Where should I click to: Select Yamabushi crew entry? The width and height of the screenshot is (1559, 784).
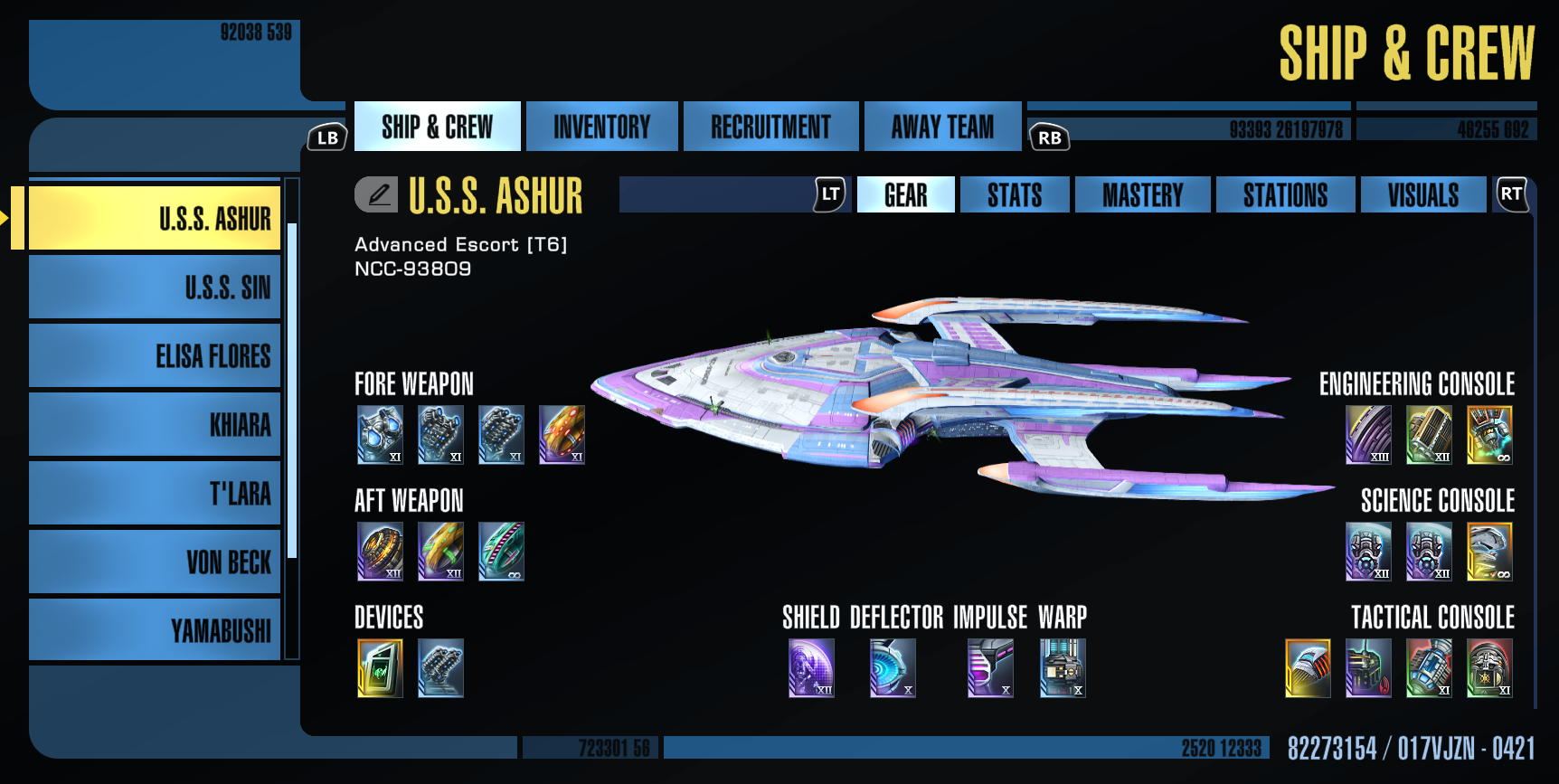tap(155, 630)
